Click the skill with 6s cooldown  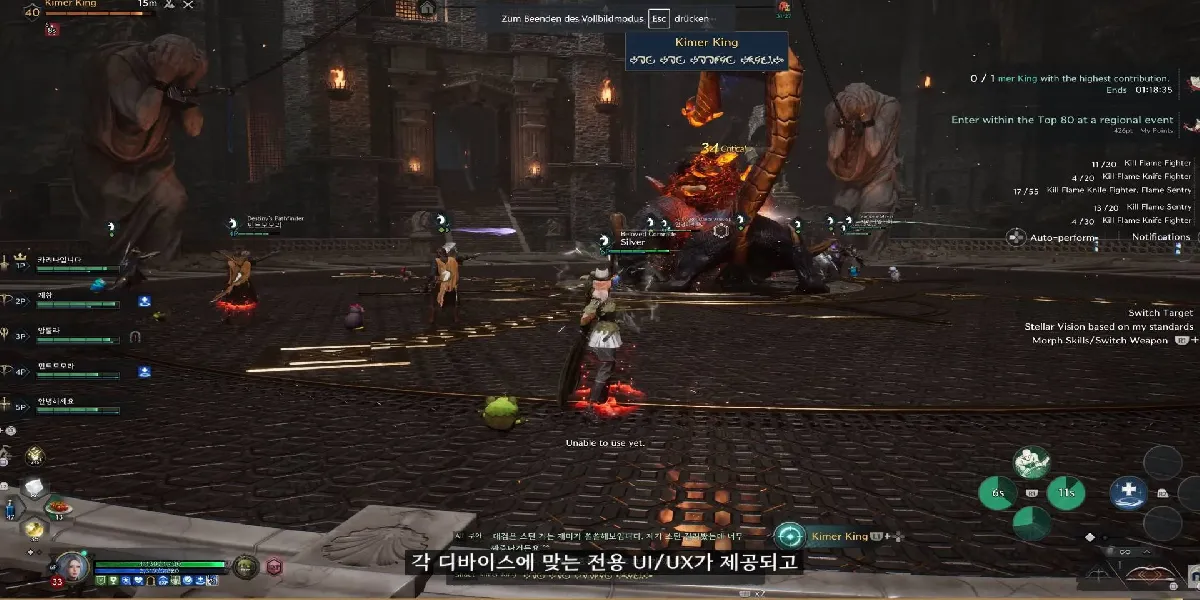click(x=997, y=492)
